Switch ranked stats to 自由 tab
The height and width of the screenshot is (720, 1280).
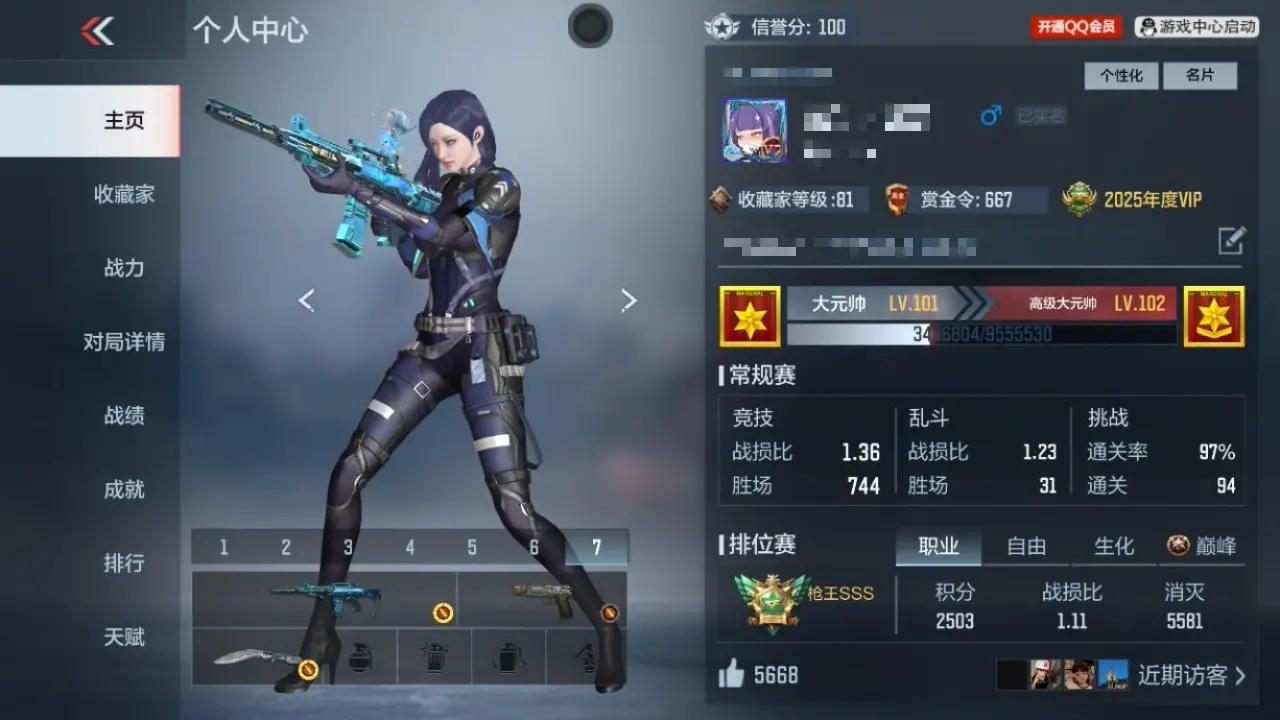point(1026,546)
